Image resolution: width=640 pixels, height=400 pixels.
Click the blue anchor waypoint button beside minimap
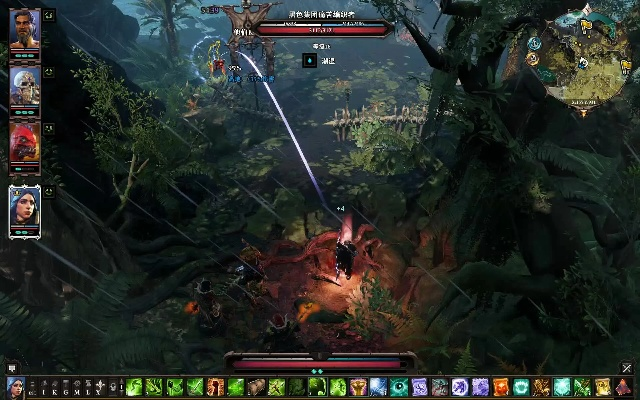[535, 44]
